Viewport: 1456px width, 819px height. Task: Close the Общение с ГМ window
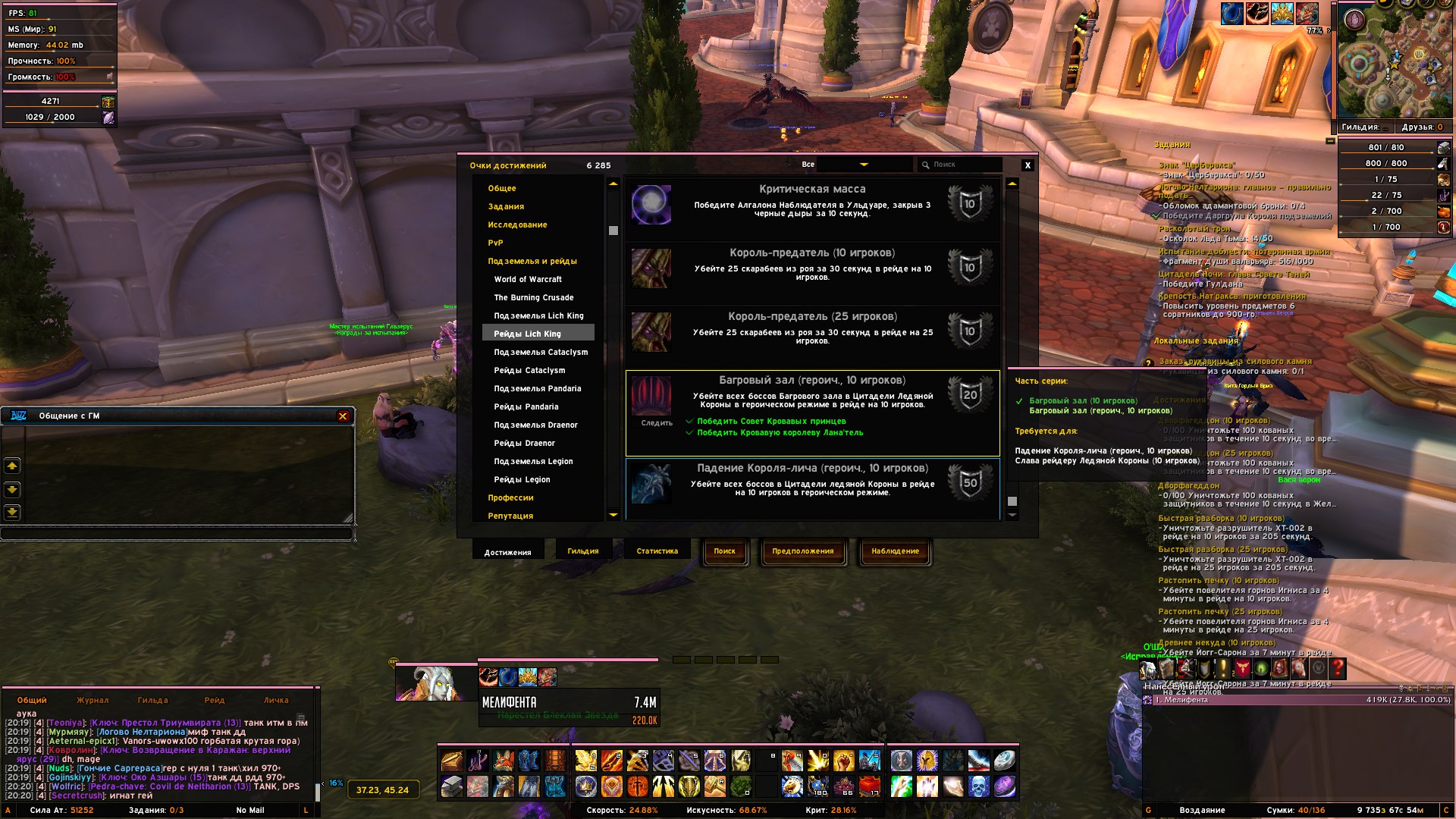point(343,416)
